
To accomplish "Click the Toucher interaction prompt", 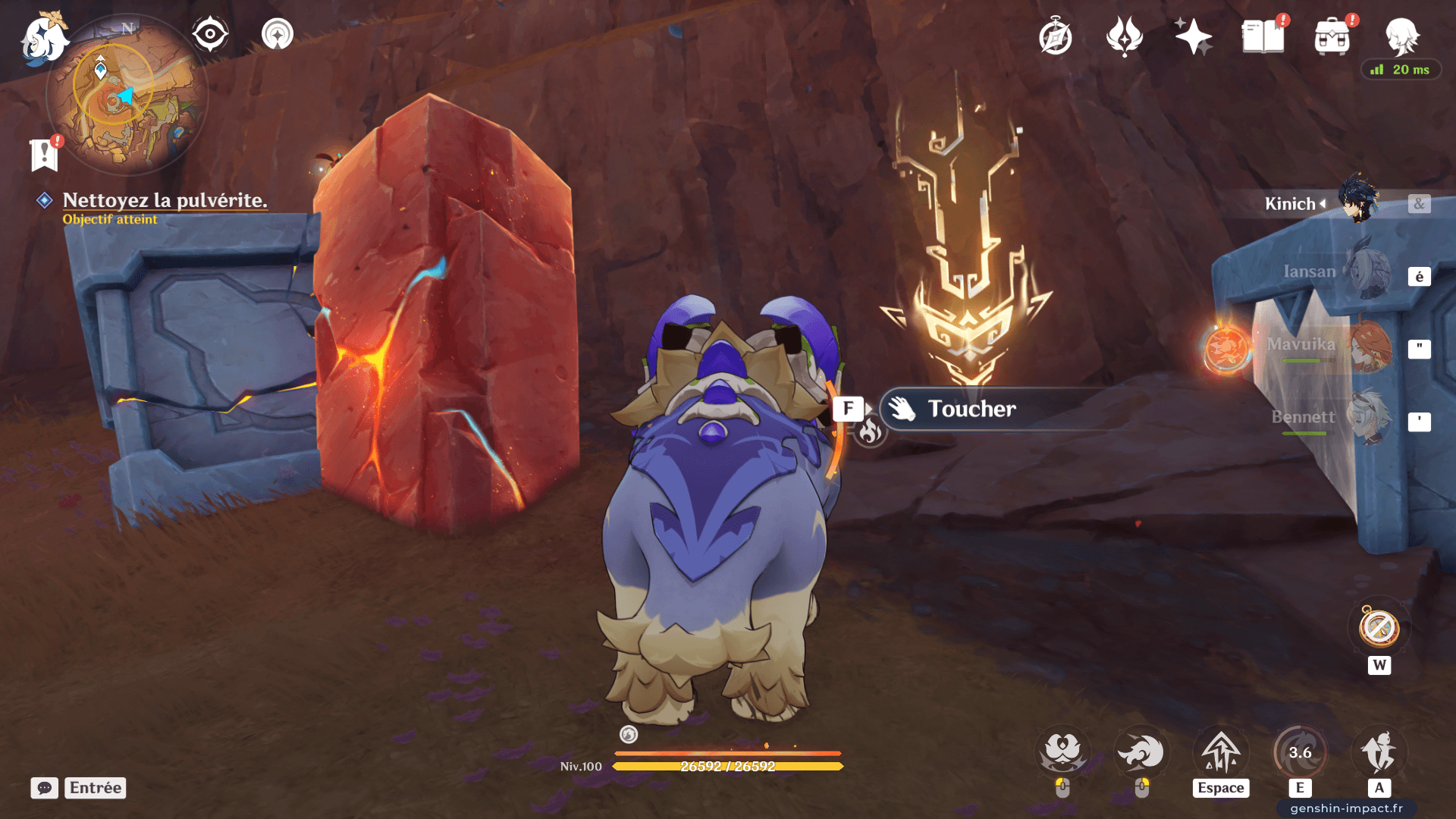I will click(971, 409).
